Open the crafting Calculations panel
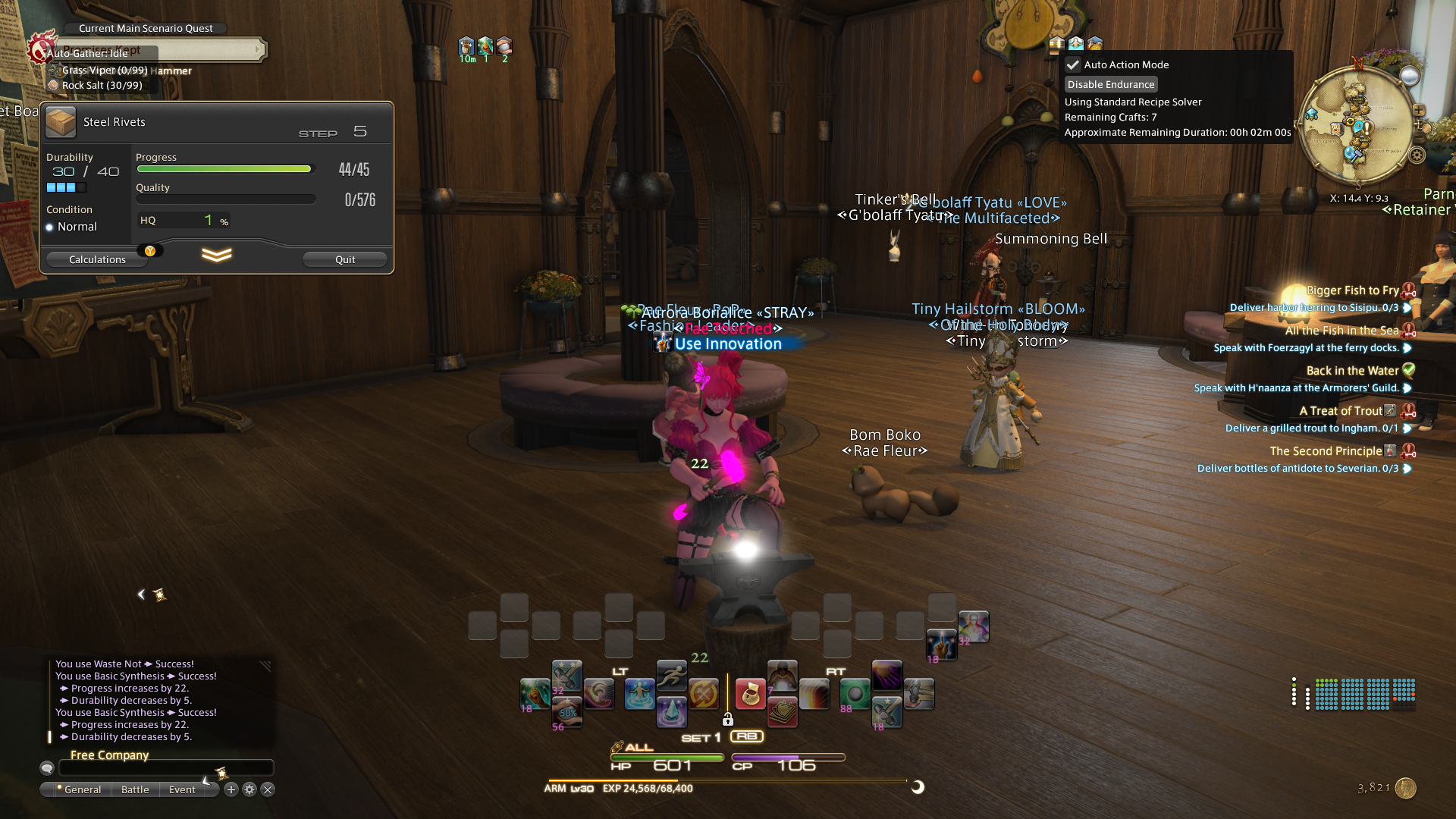Viewport: 1456px width, 819px height. 97,259
